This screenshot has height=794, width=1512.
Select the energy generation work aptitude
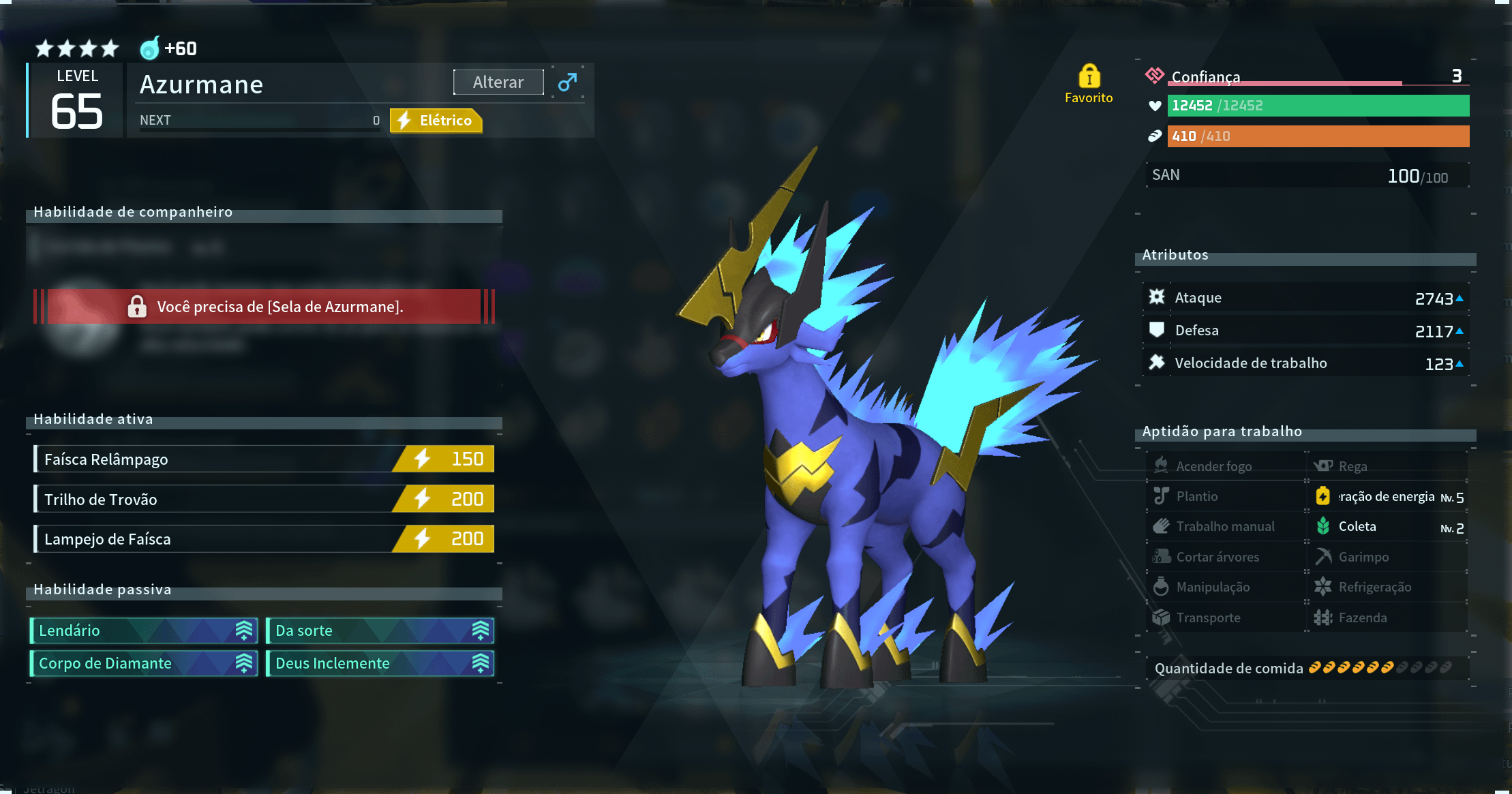tap(1387, 497)
